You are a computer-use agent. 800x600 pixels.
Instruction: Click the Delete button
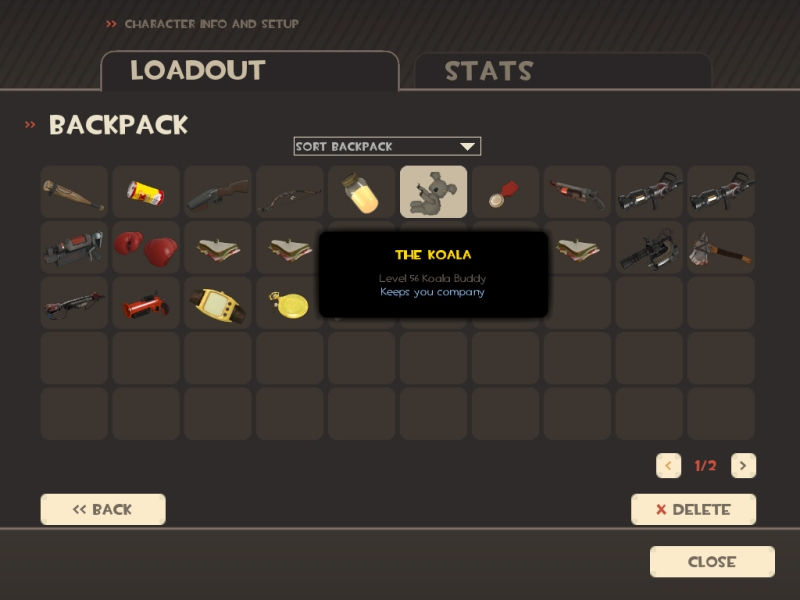[x=693, y=509]
